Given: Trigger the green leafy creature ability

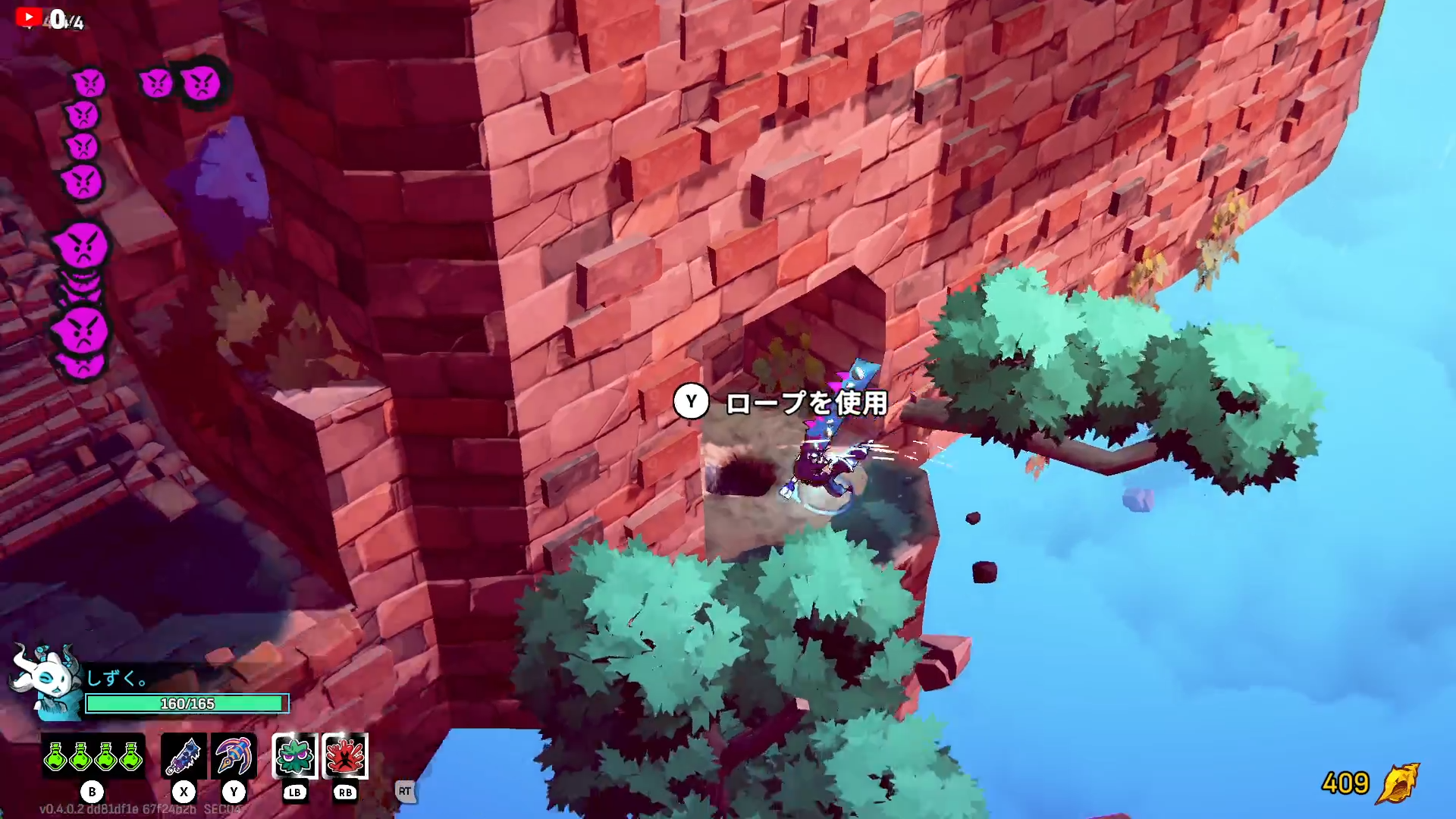Looking at the screenshot, I should pos(294,756).
